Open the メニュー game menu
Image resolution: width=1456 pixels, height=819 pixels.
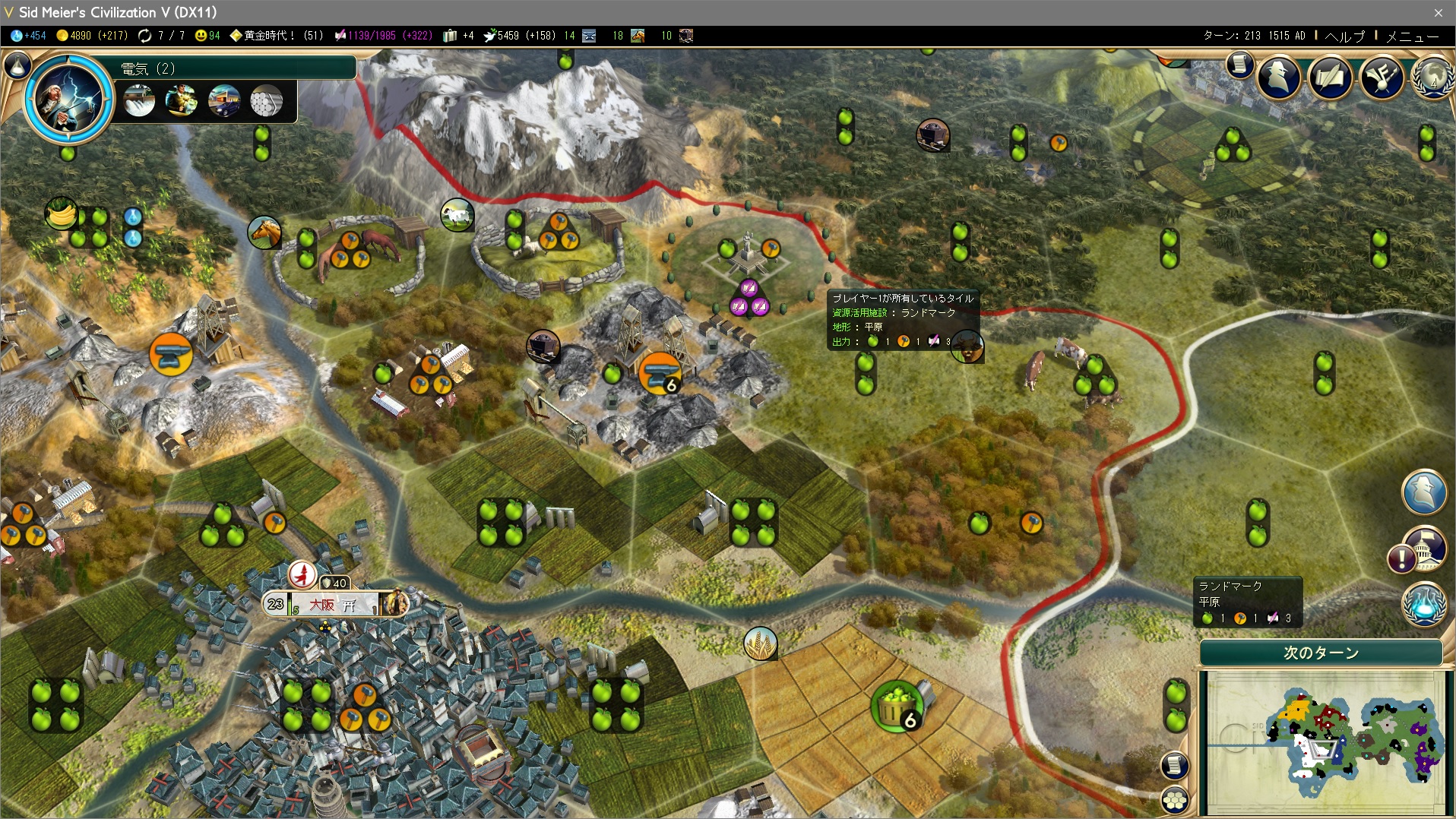(1412, 36)
